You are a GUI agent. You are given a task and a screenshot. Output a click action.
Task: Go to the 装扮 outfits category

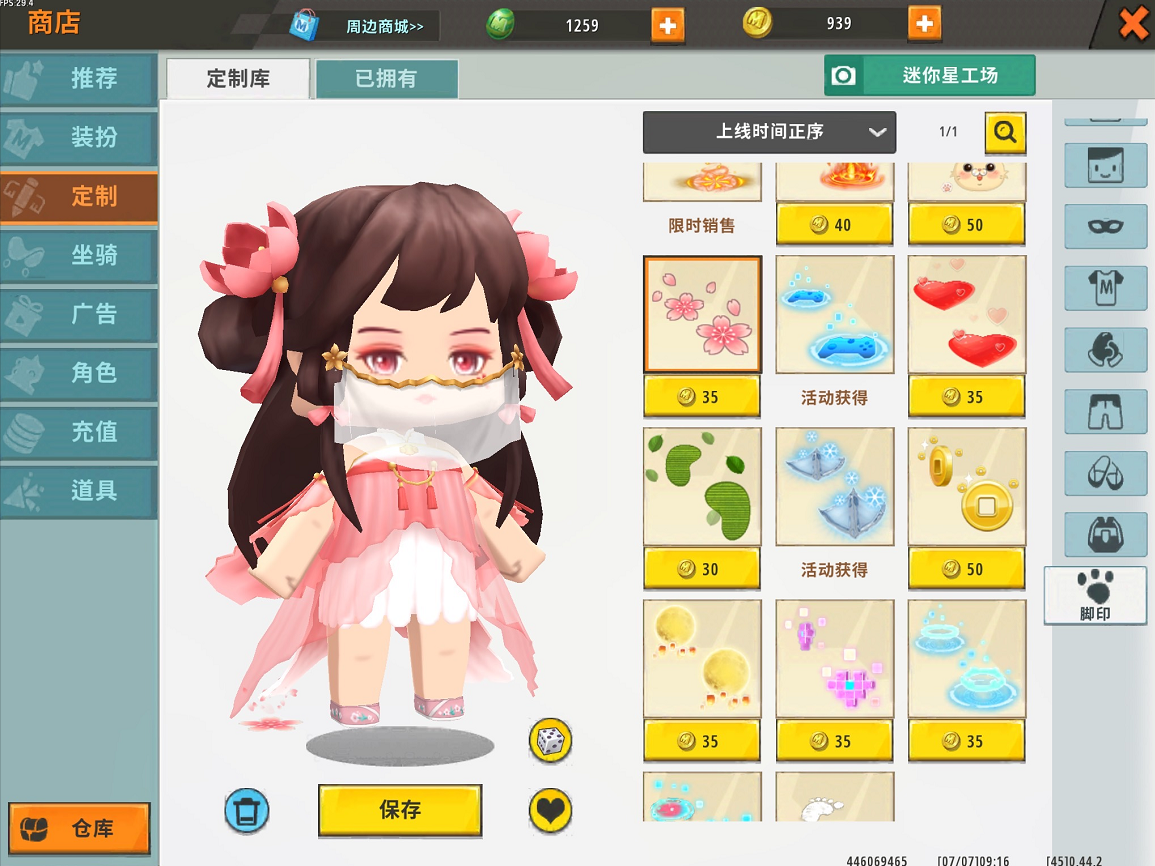[x=79, y=138]
